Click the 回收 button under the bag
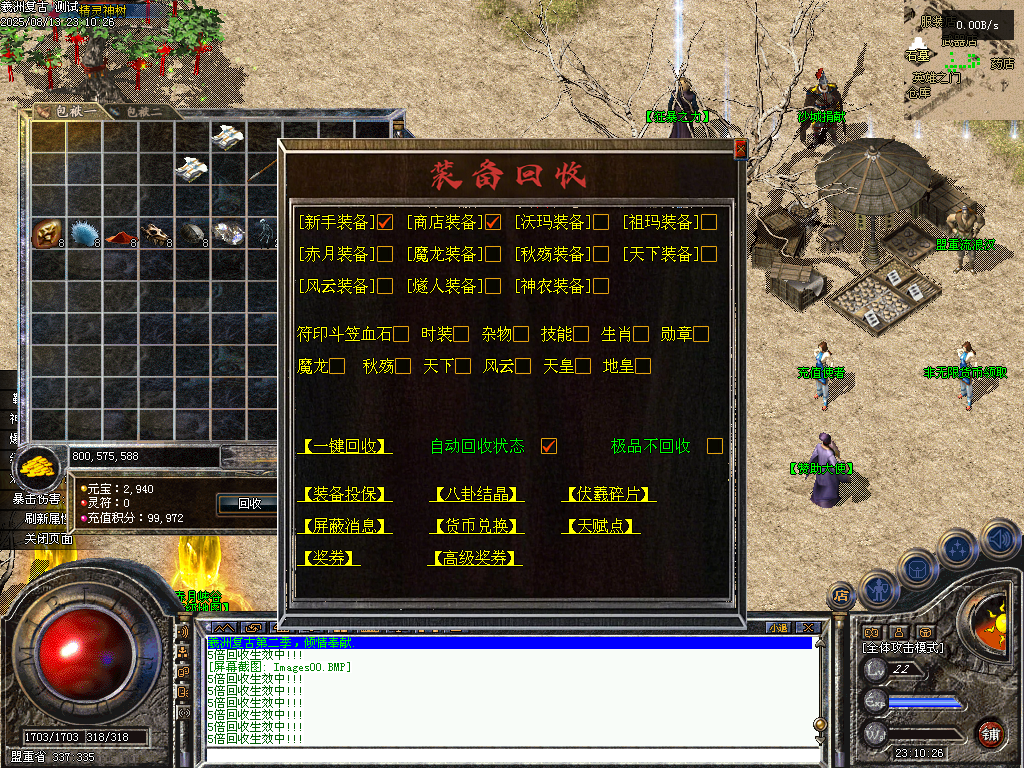The width and height of the screenshot is (1024, 768). pyautogui.click(x=249, y=504)
